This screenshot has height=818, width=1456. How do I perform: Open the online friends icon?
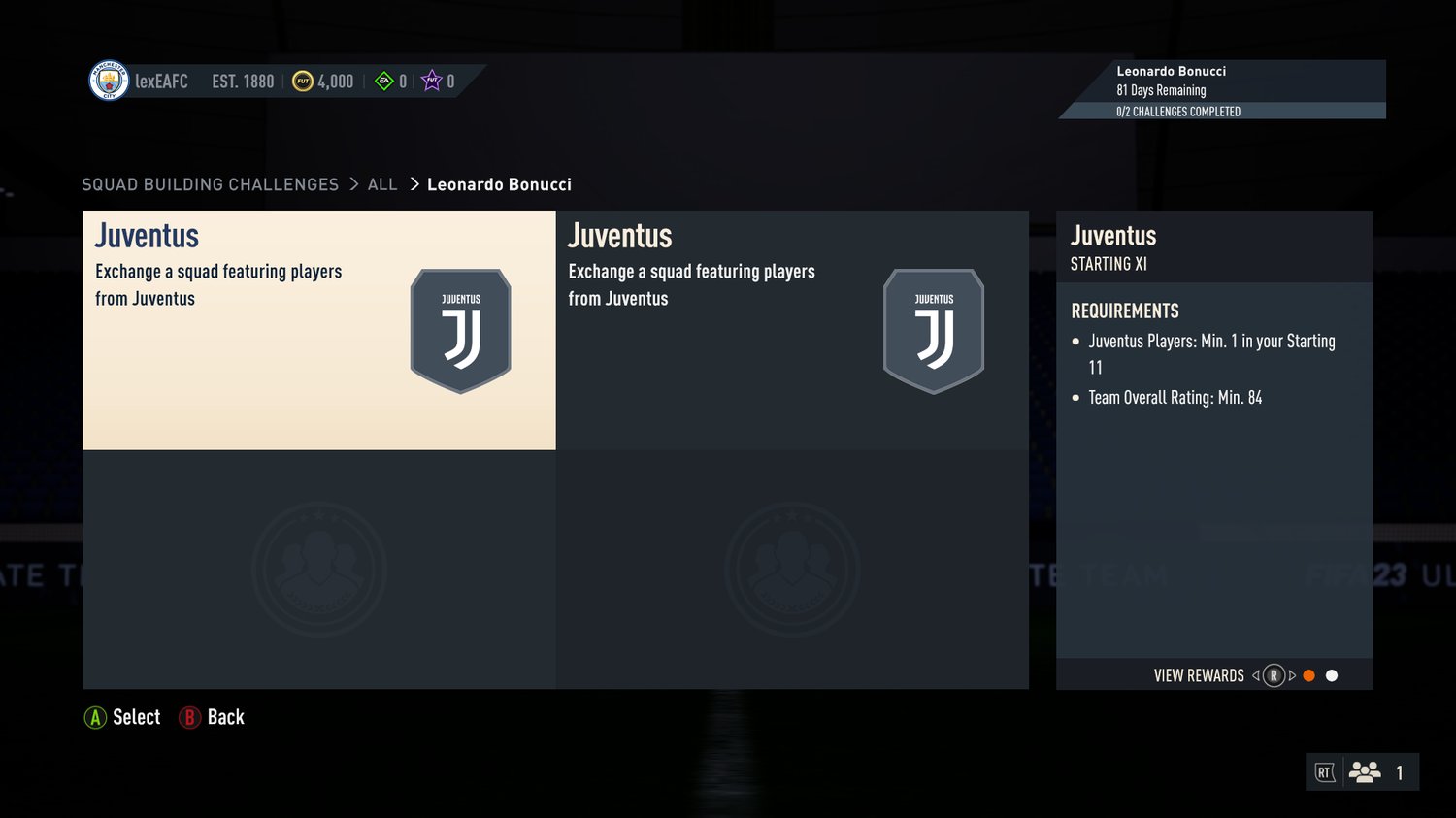pyautogui.click(x=1365, y=772)
